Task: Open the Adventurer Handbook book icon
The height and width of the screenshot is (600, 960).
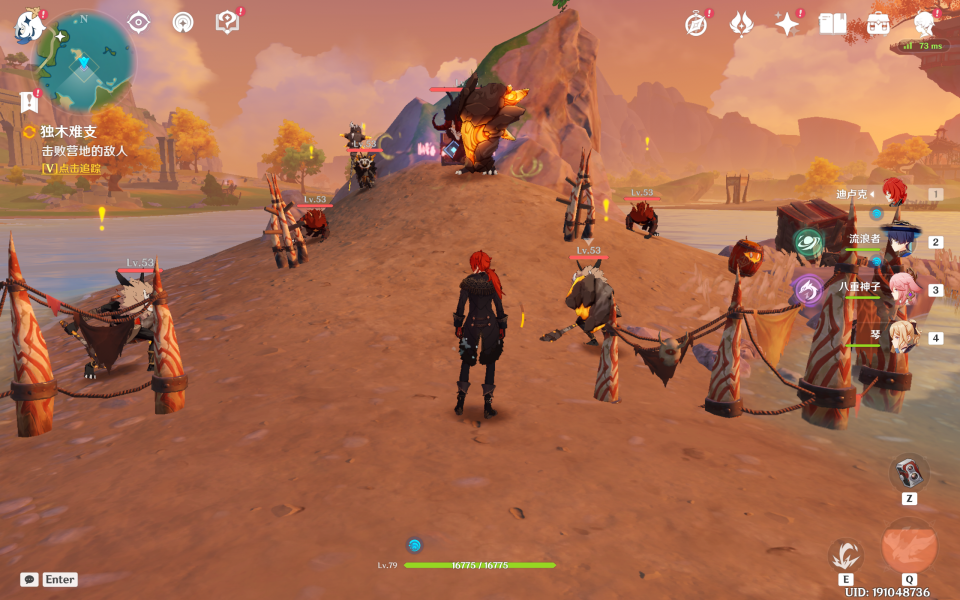Action: pos(832,23)
